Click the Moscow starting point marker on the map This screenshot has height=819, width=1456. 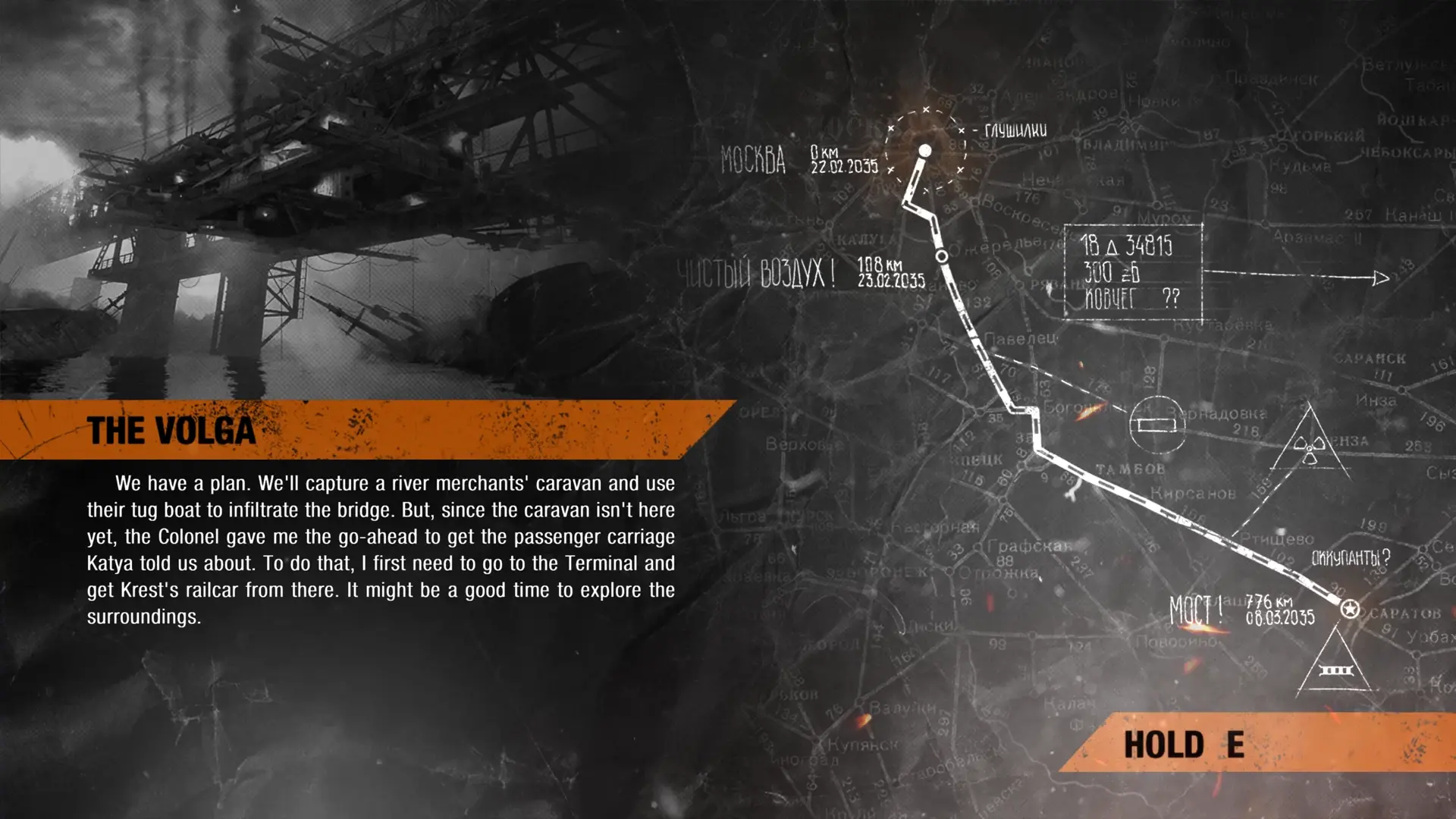[x=925, y=149]
